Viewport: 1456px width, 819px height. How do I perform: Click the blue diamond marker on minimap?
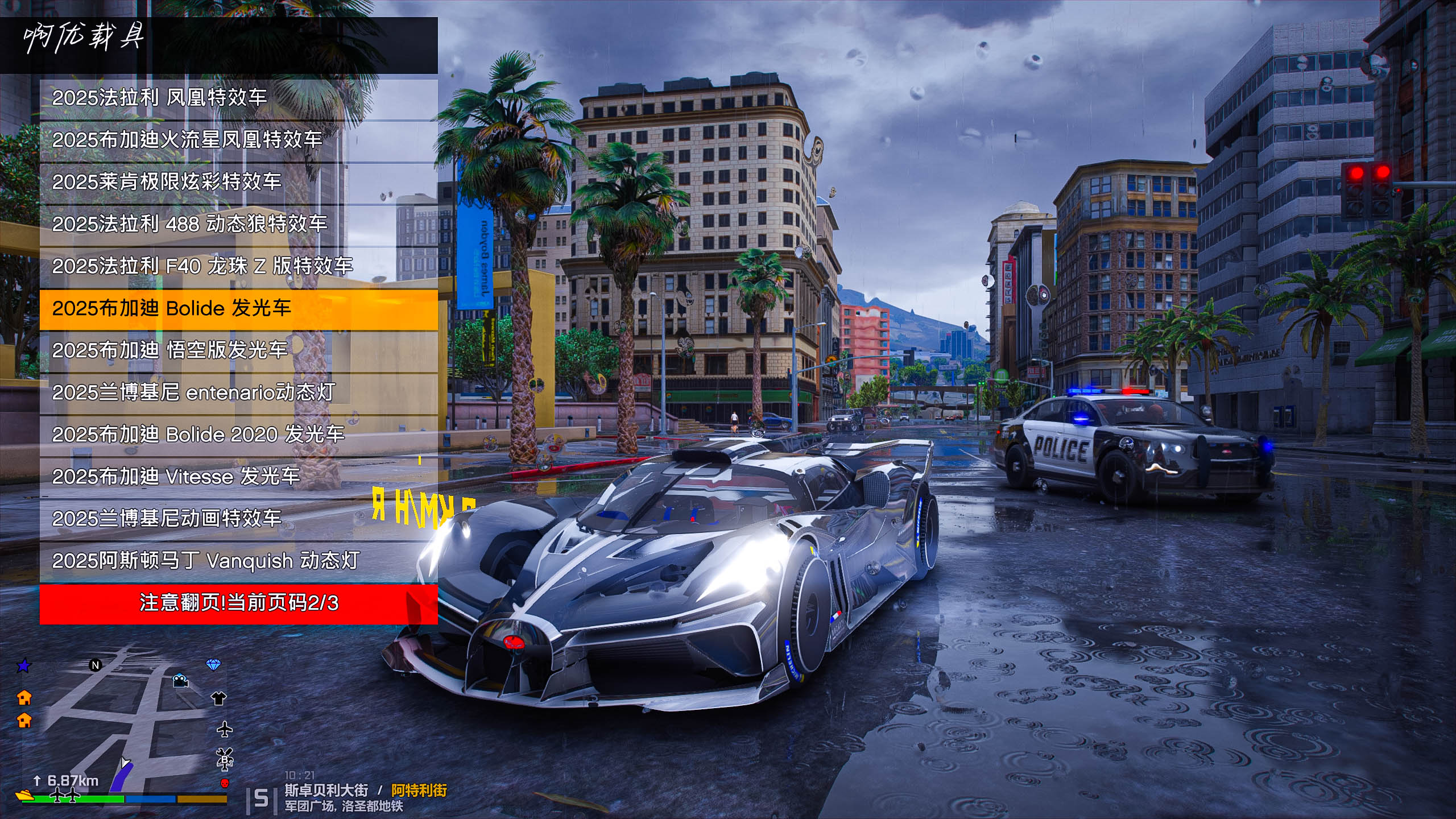coord(213,665)
